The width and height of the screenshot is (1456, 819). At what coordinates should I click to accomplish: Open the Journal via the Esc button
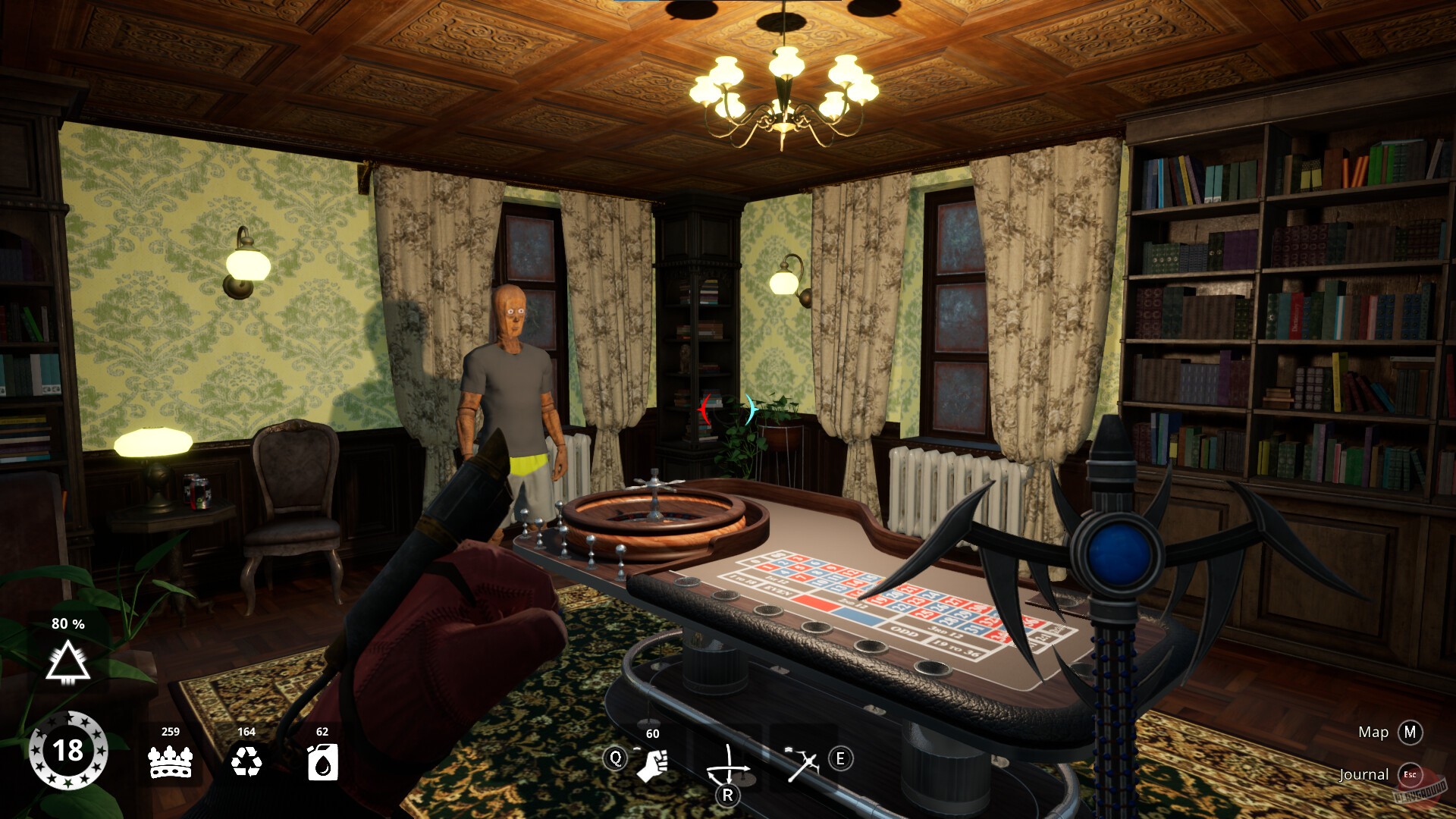[x=1411, y=775]
